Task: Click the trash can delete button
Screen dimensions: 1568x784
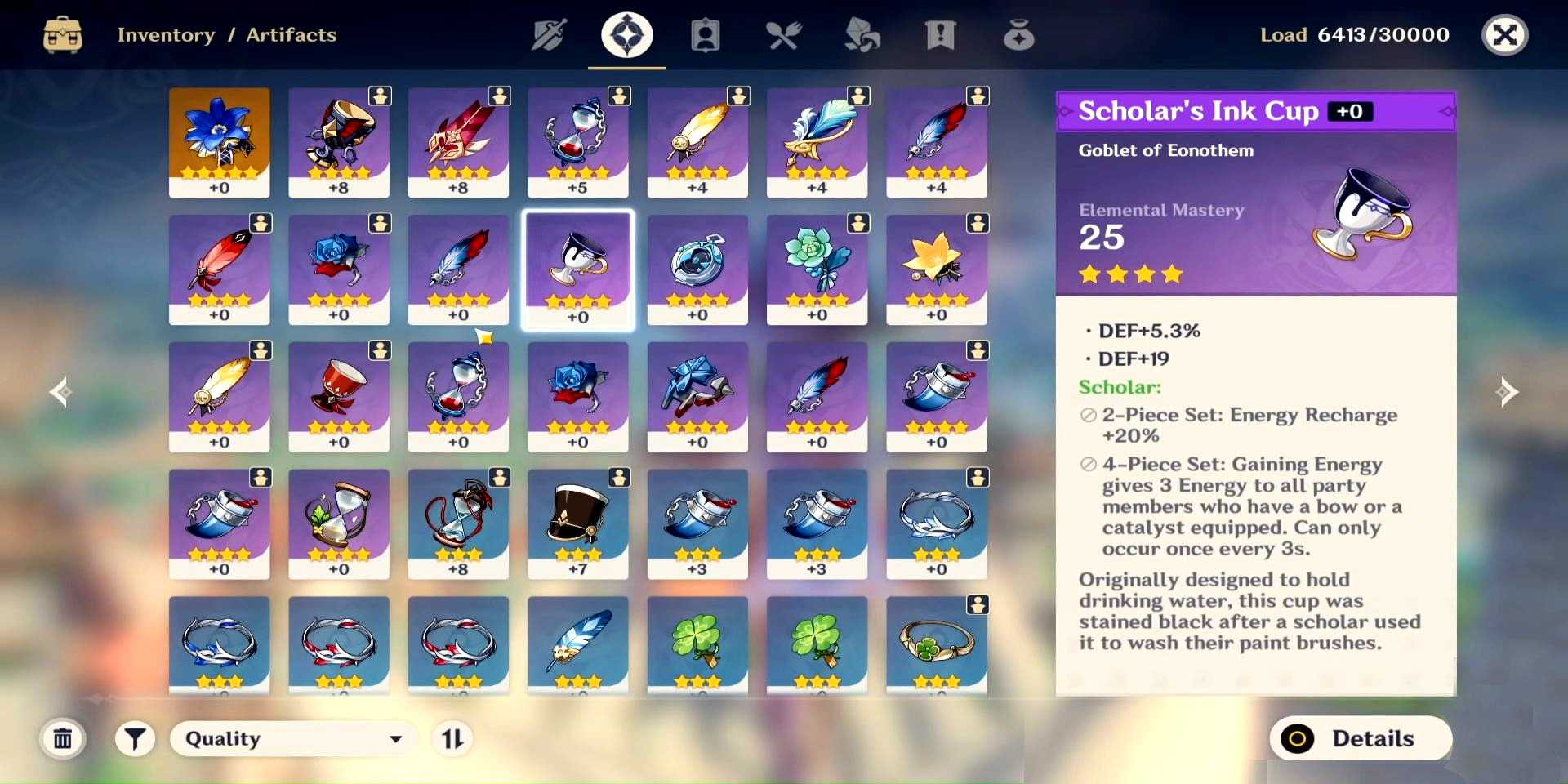Action: pos(63,739)
